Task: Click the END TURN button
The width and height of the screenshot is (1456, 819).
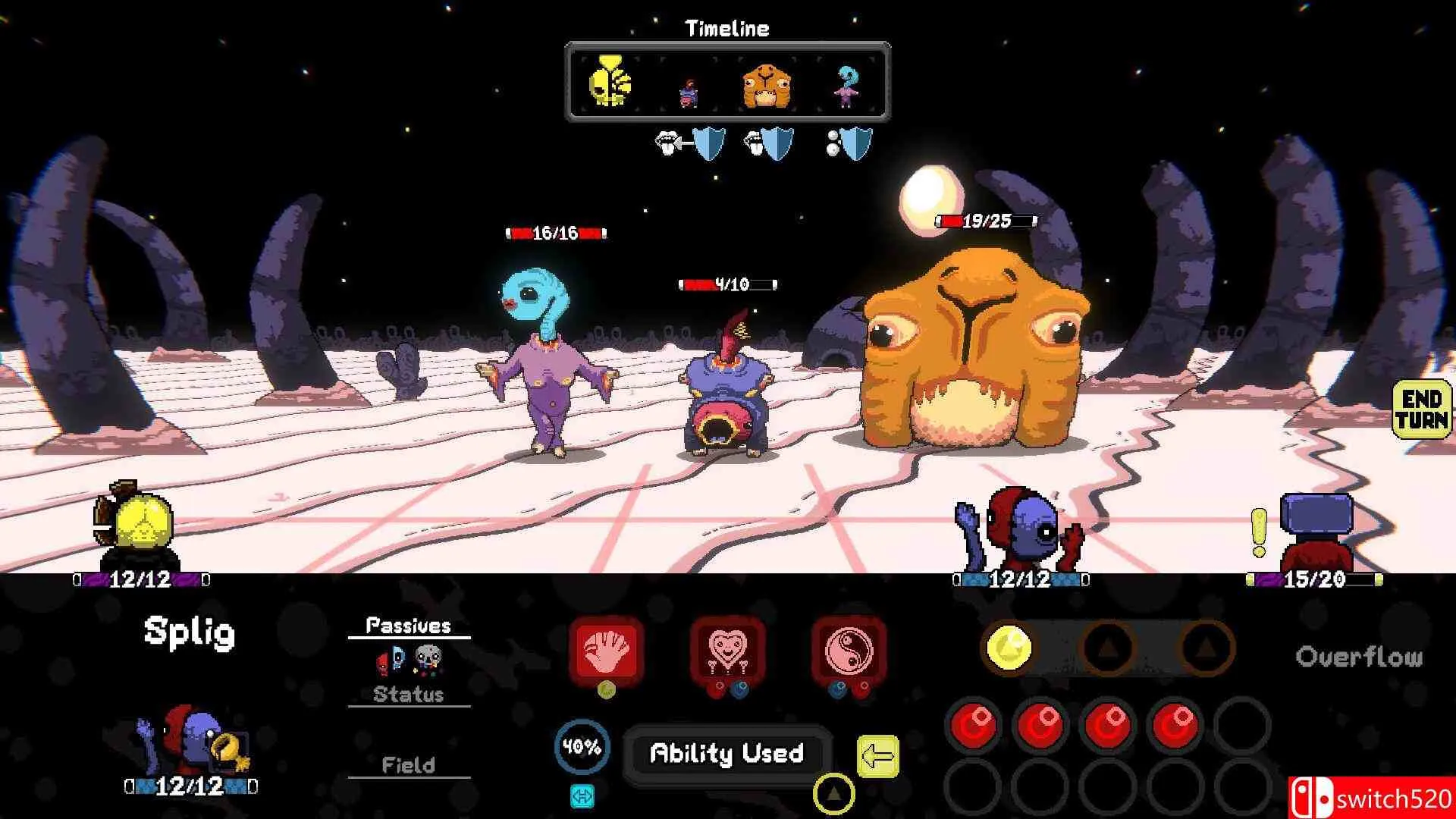Action: coord(1420,409)
